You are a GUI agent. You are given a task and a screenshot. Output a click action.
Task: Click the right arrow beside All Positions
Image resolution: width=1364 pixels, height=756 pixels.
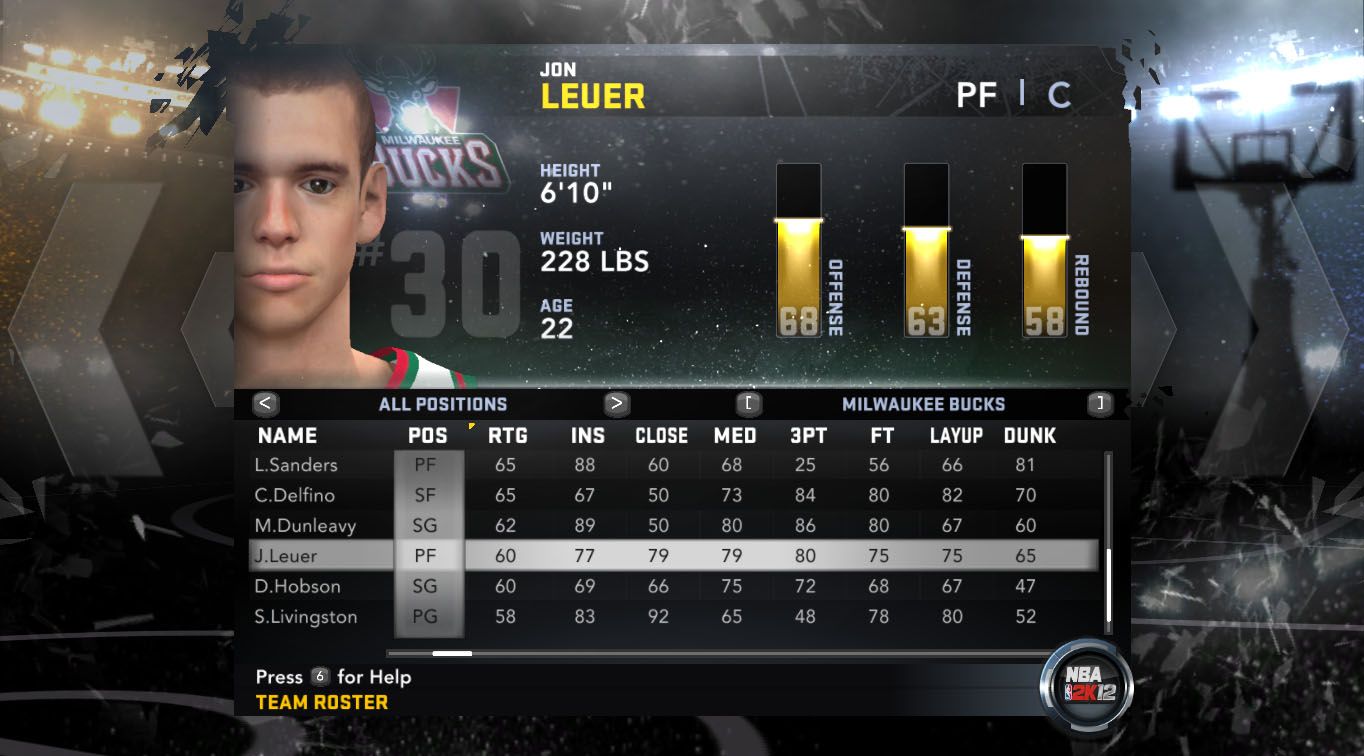pos(617,404)
